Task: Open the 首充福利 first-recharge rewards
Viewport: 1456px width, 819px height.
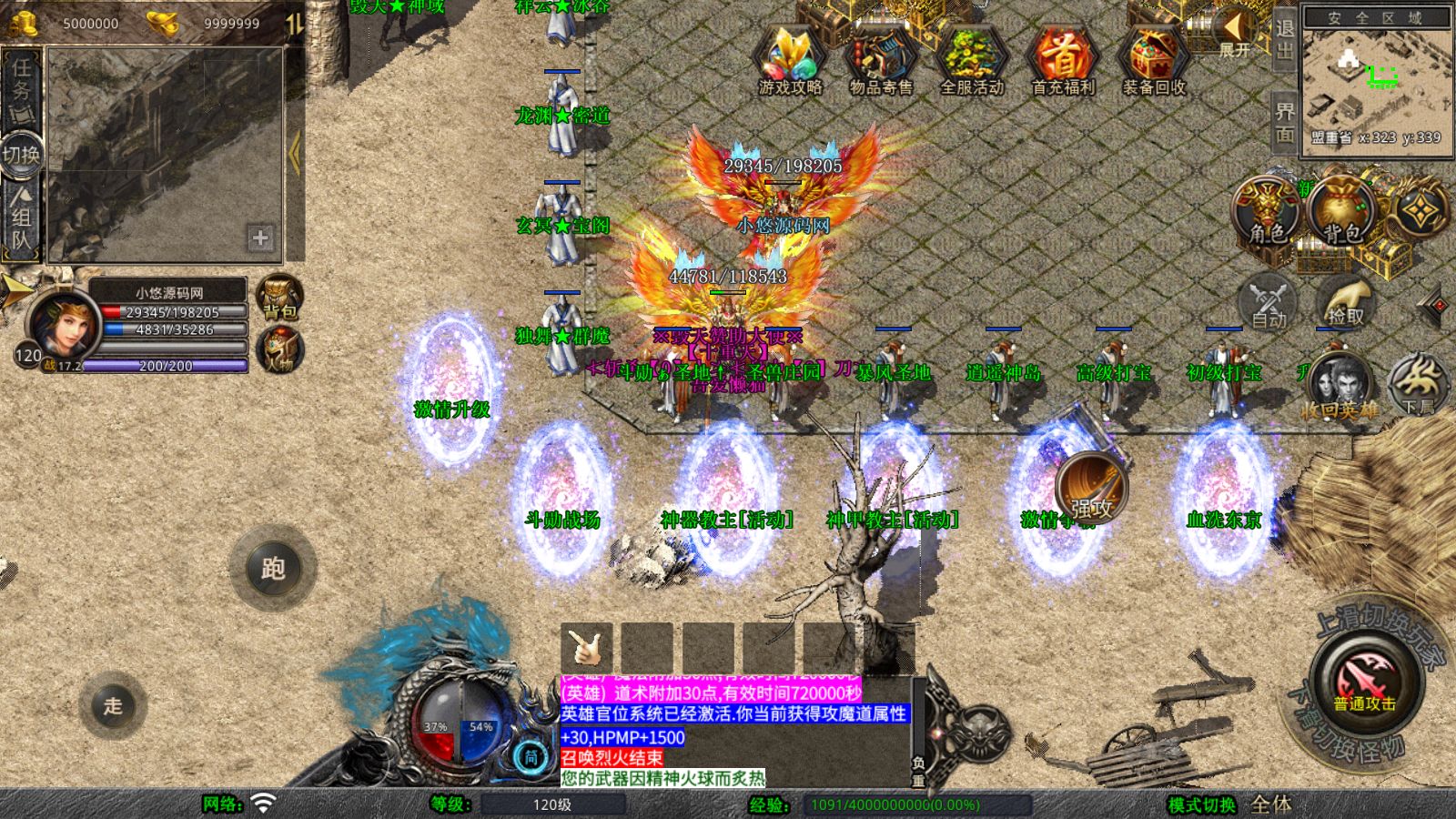Action: (1063, 59)
